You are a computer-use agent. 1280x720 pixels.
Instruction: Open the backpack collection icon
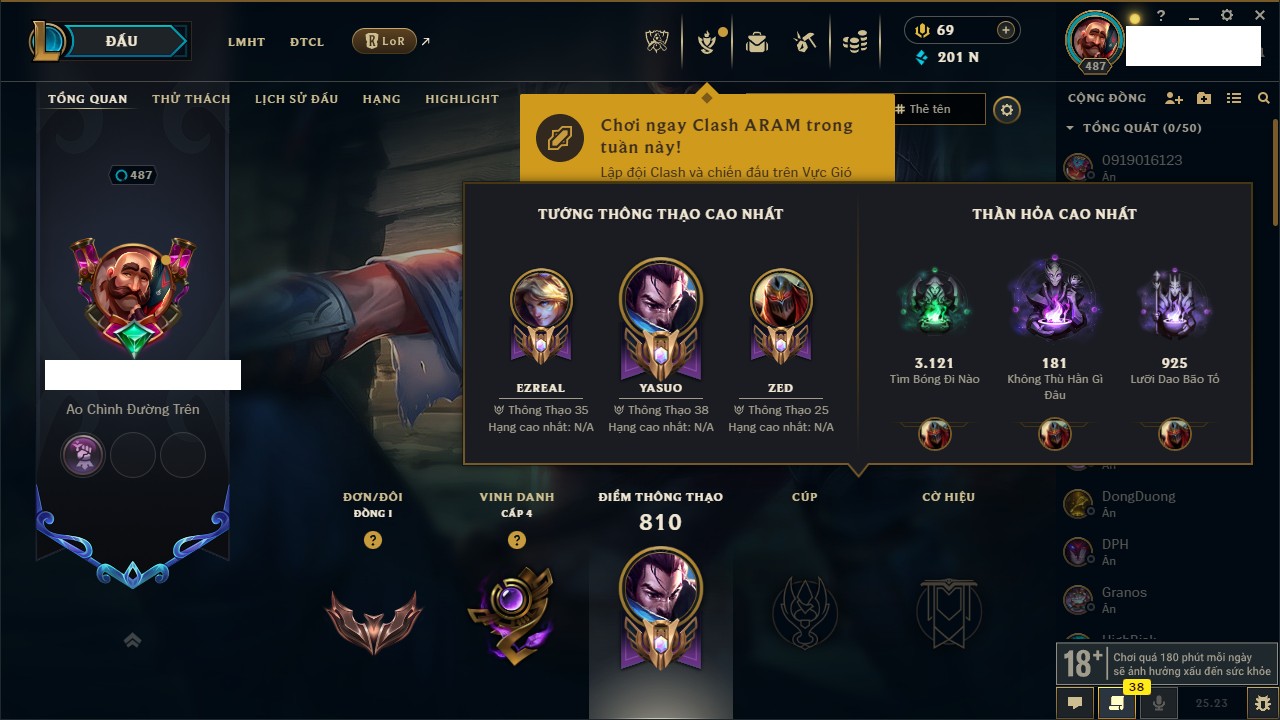tap(757, 42)
